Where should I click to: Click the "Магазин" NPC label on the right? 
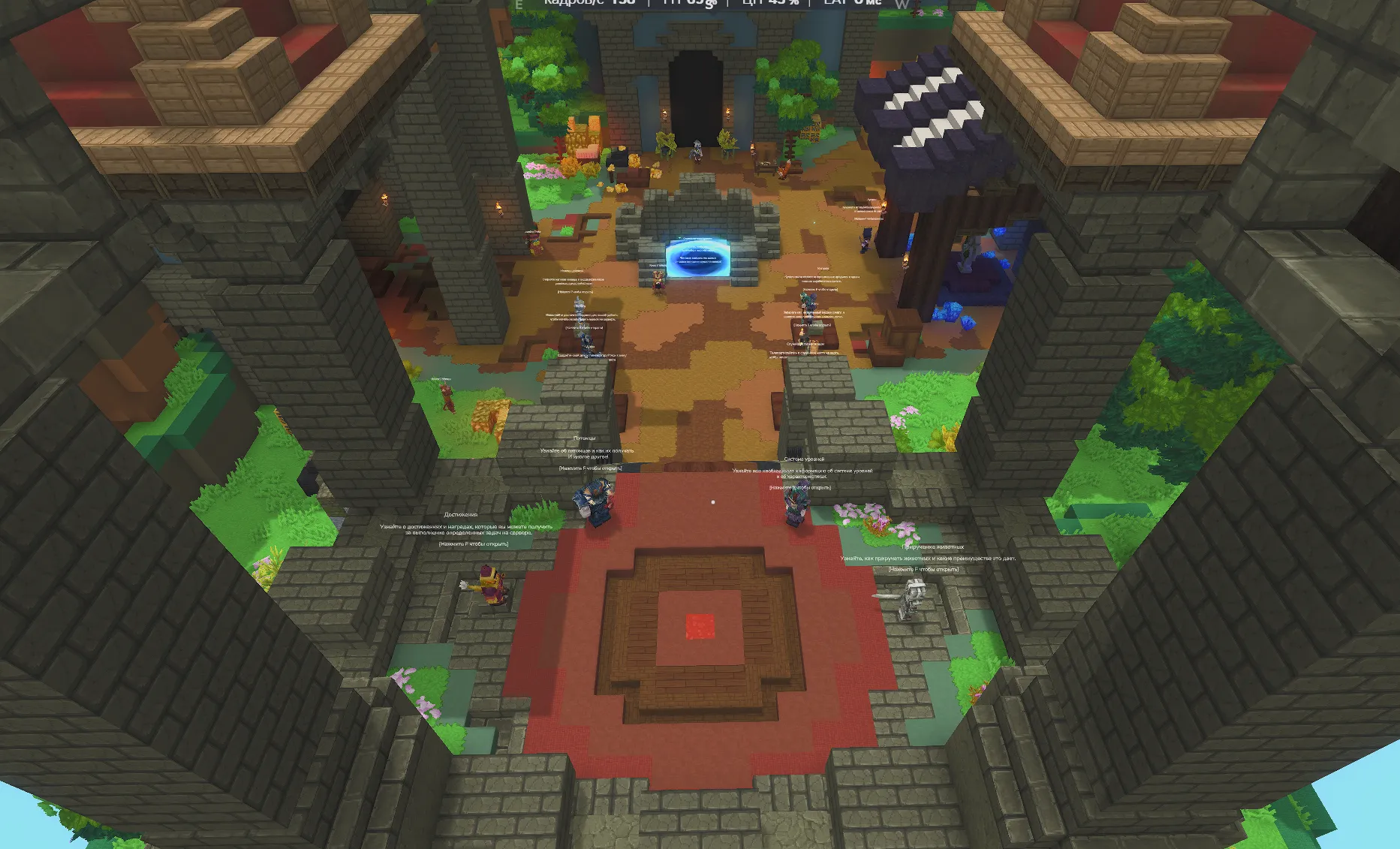click(822, 268)
